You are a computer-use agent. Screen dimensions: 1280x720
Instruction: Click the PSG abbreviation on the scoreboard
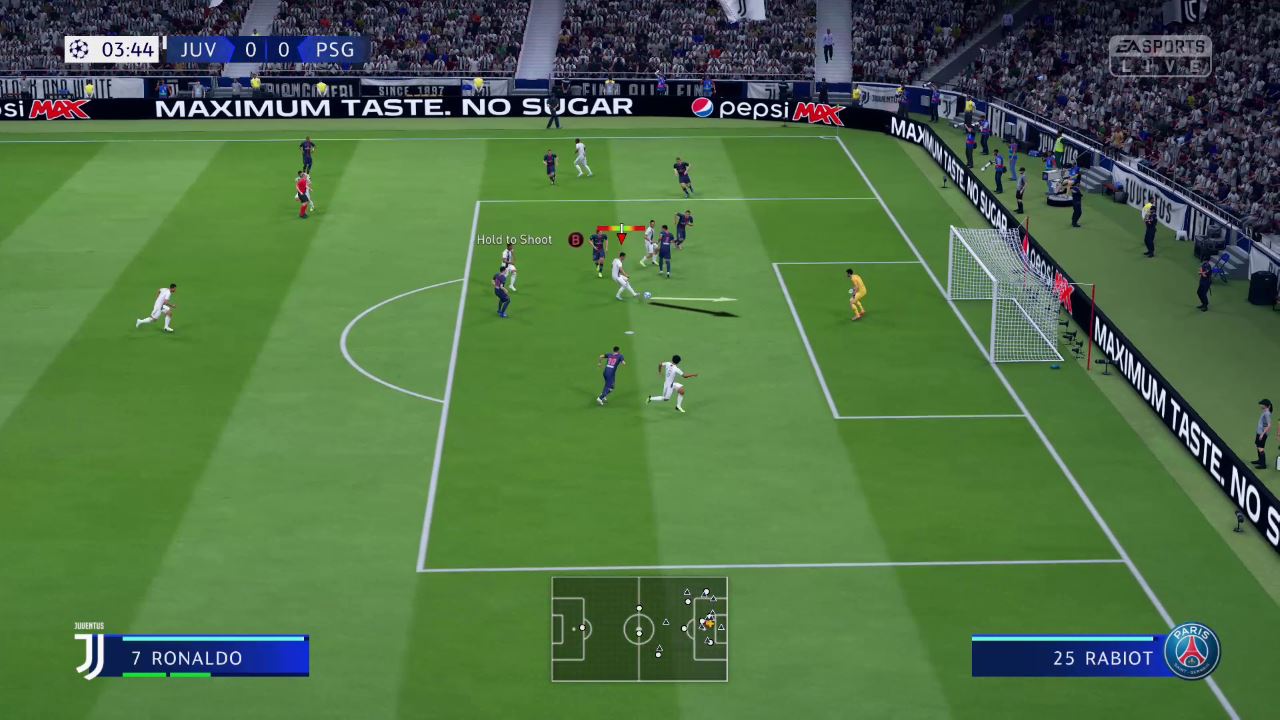[334, 49]
